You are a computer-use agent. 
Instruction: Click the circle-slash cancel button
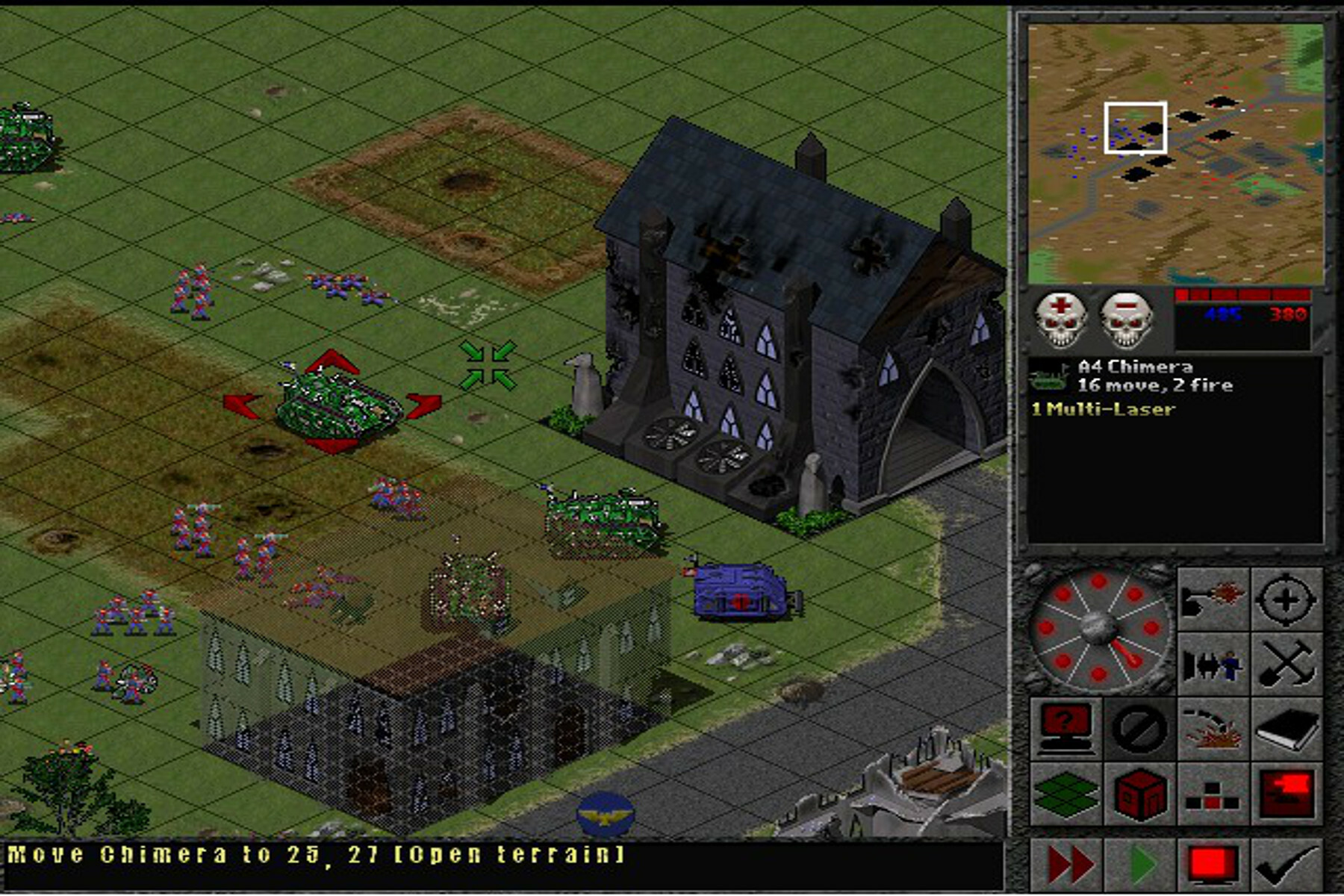[1139, 728]
